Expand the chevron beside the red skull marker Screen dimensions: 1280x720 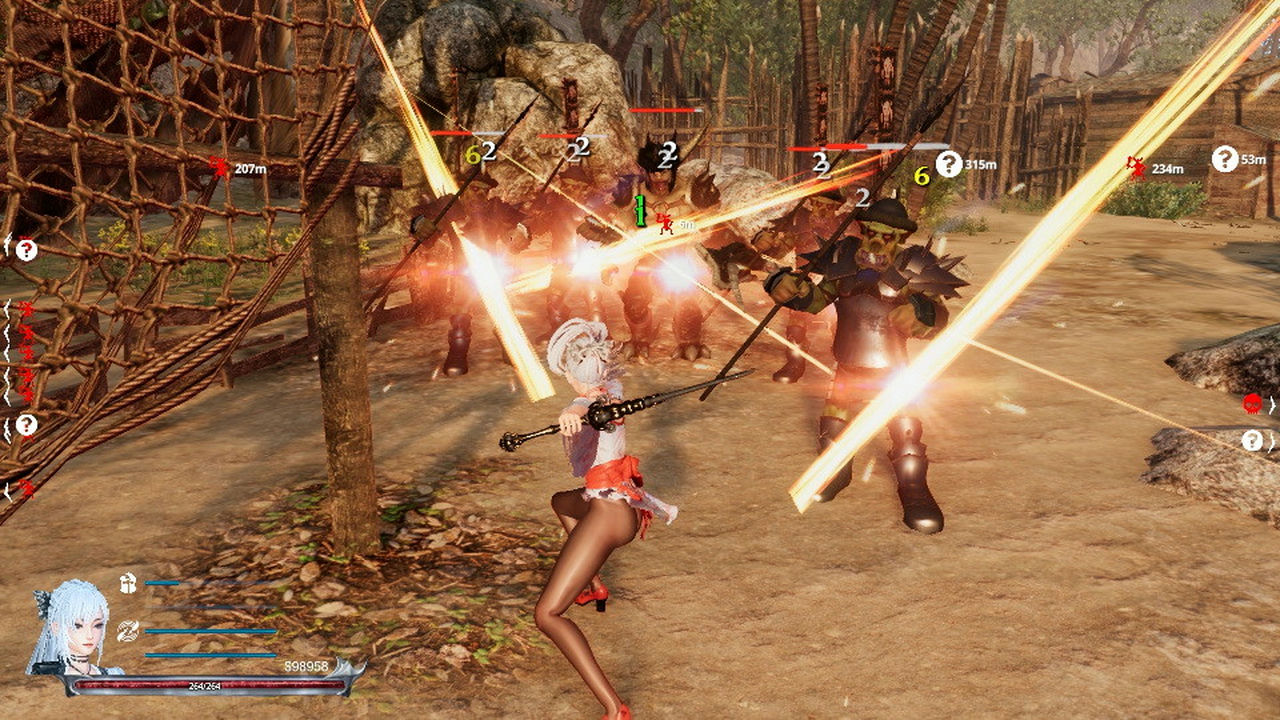tap(1272, 405)
